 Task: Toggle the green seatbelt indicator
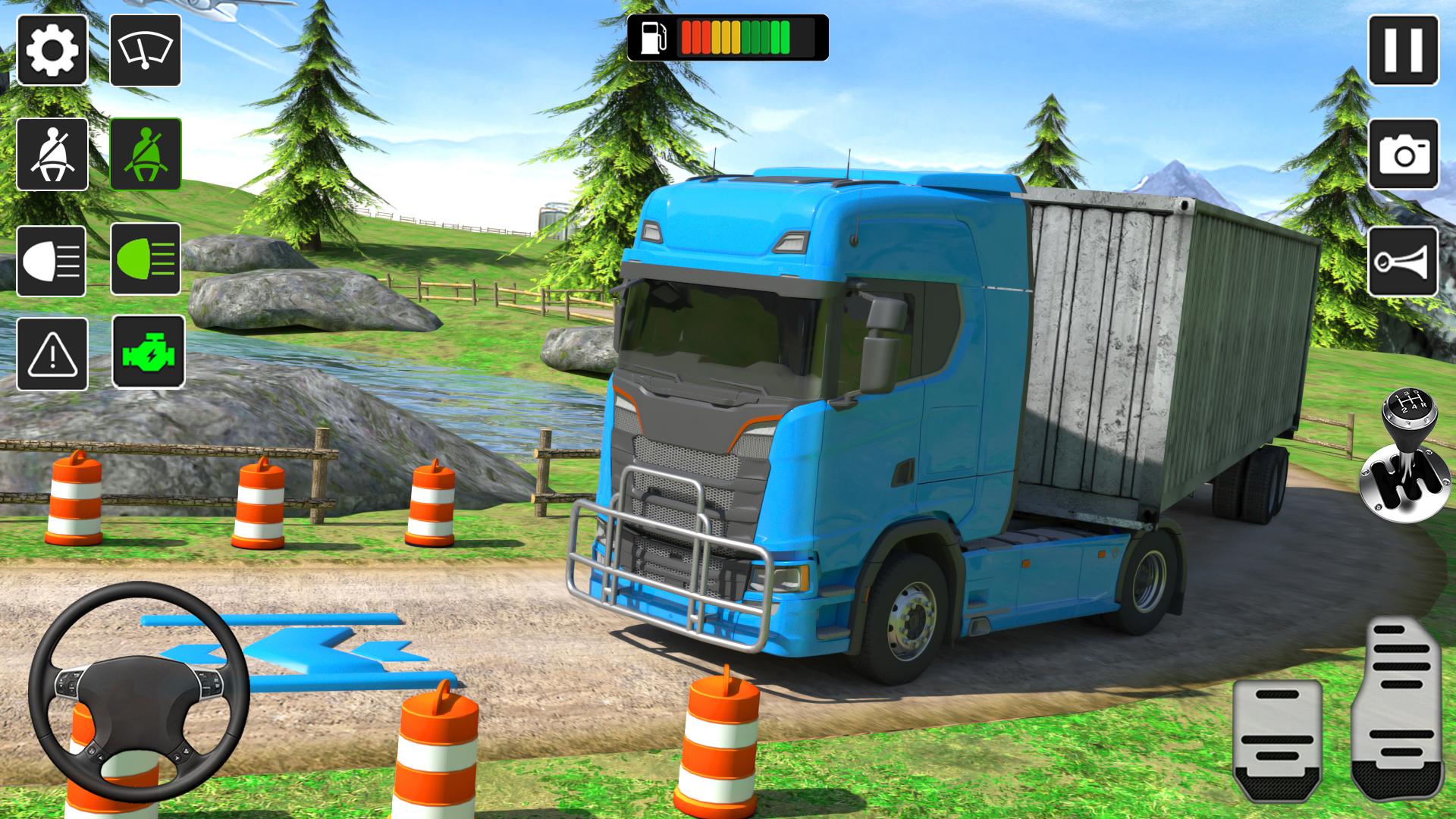pyautogui.click(x=146, y=155)
